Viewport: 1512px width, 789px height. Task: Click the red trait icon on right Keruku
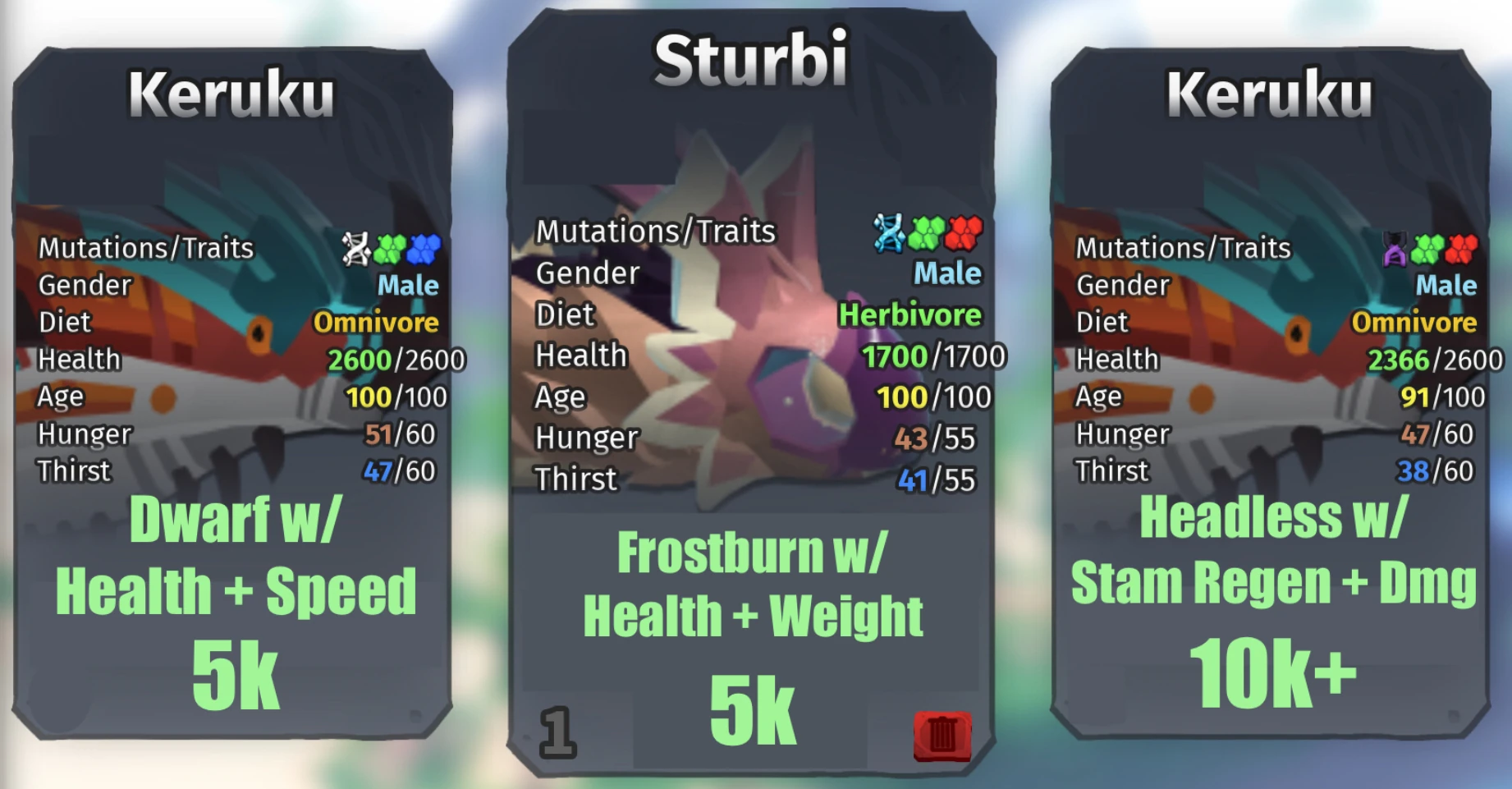(1460, 246)
